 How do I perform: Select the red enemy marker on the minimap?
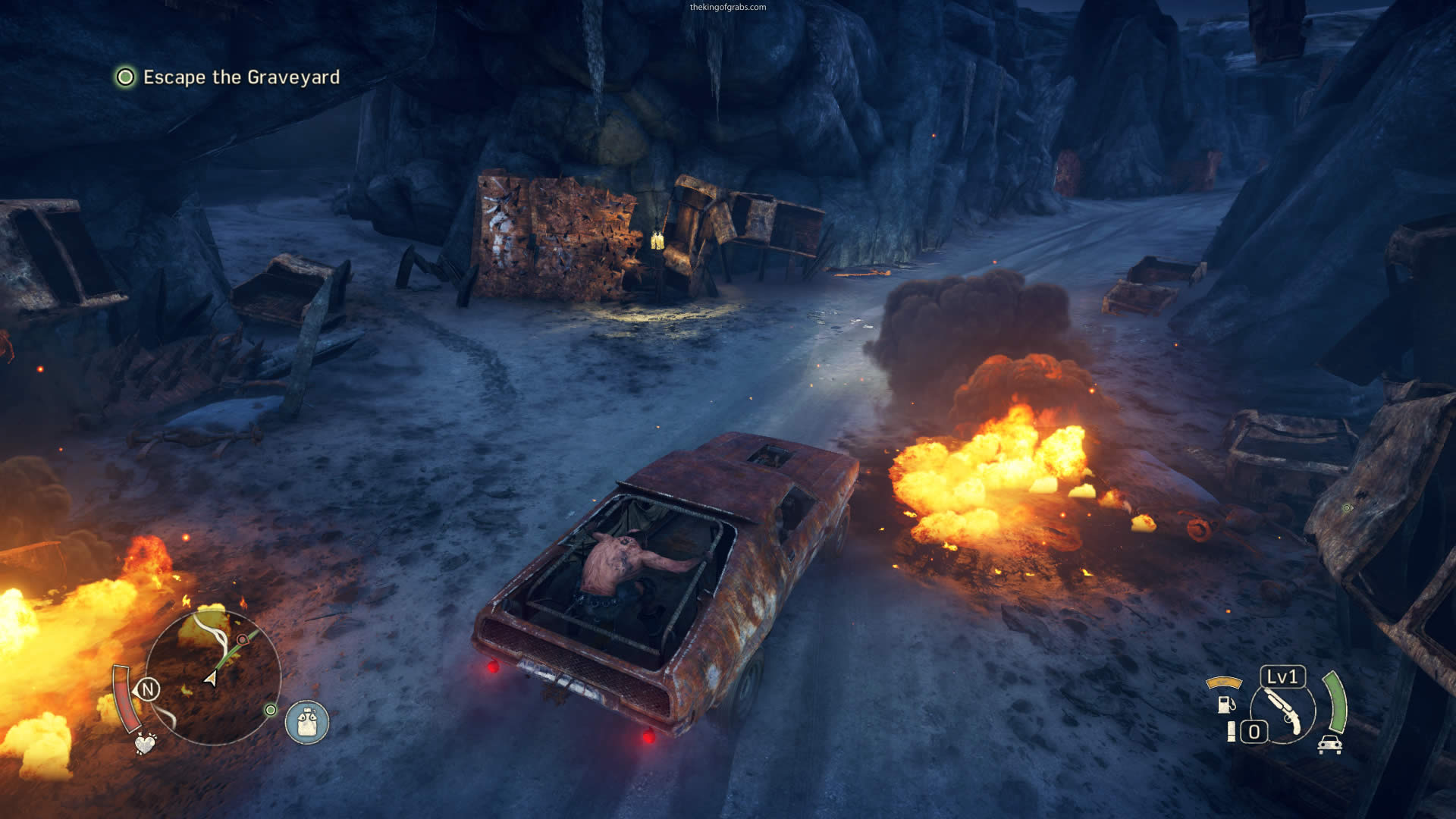[x=242, y=640]
